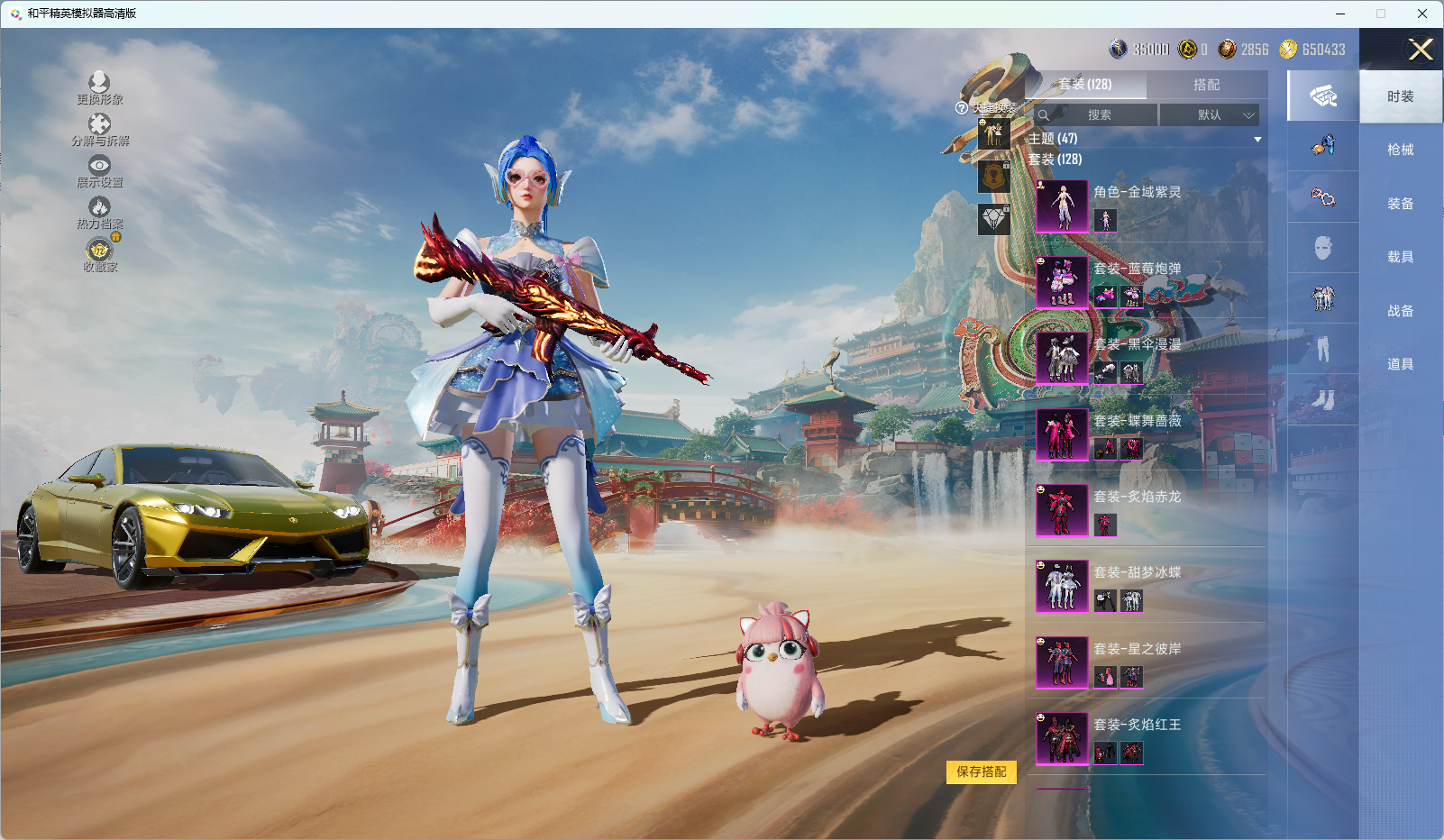1444x840 pixels.
Task: Open the 默认 sort dropdown
Action: [x=1209, y=115]
